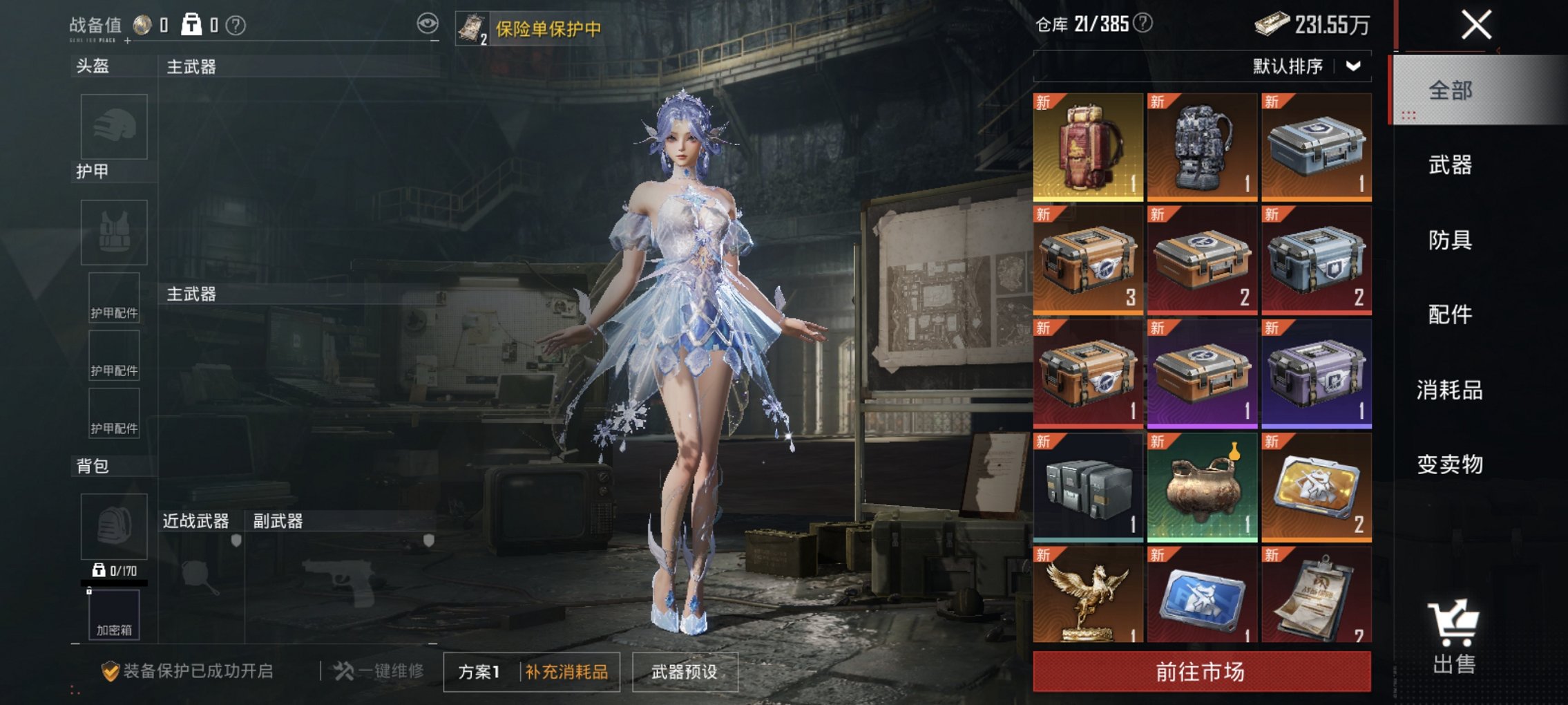Click the insurance policy document icon
Image resolution: width=1568 pixels, height=705 pixels.
pos(472,28)
